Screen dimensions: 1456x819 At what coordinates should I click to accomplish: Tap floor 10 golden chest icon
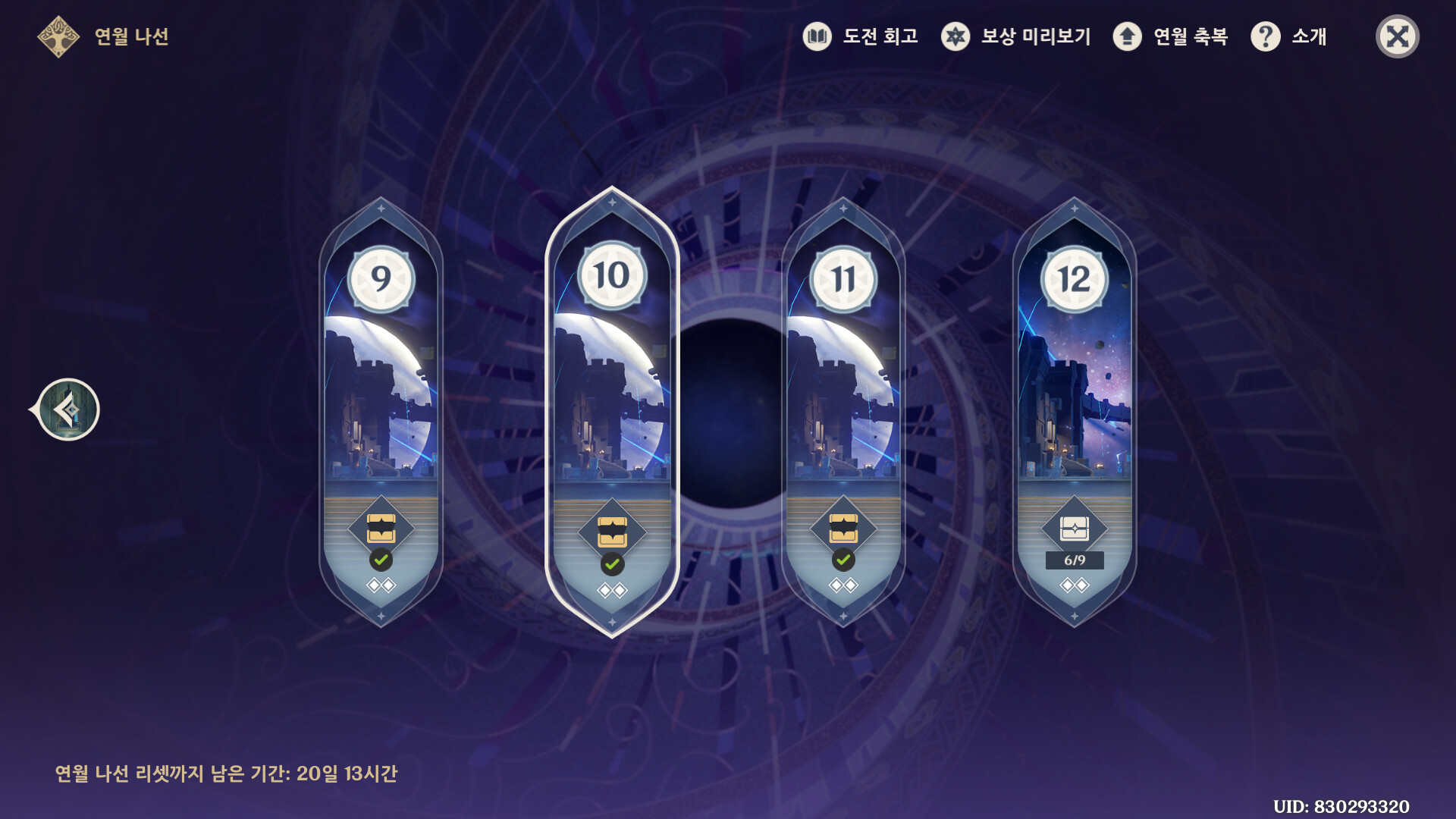612,531
